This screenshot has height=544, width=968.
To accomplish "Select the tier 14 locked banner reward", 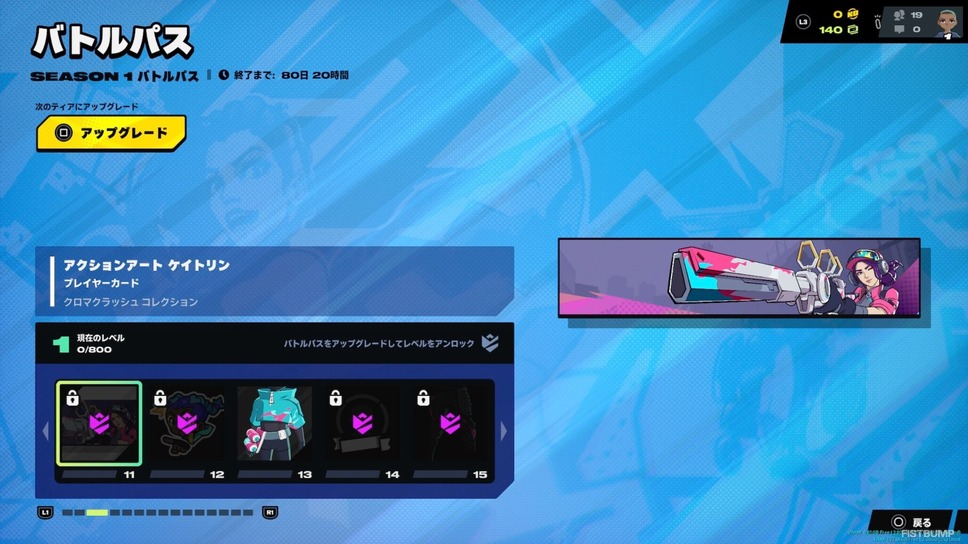I will click(362, 424).
